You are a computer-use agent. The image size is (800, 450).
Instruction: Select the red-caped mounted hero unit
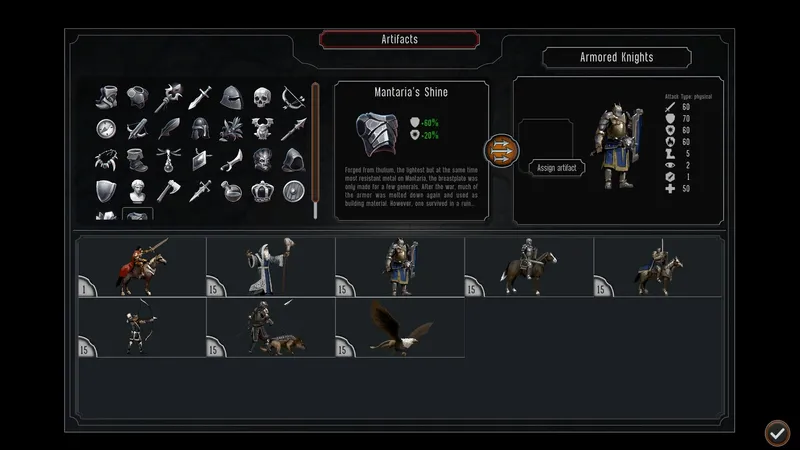point(141,267)
